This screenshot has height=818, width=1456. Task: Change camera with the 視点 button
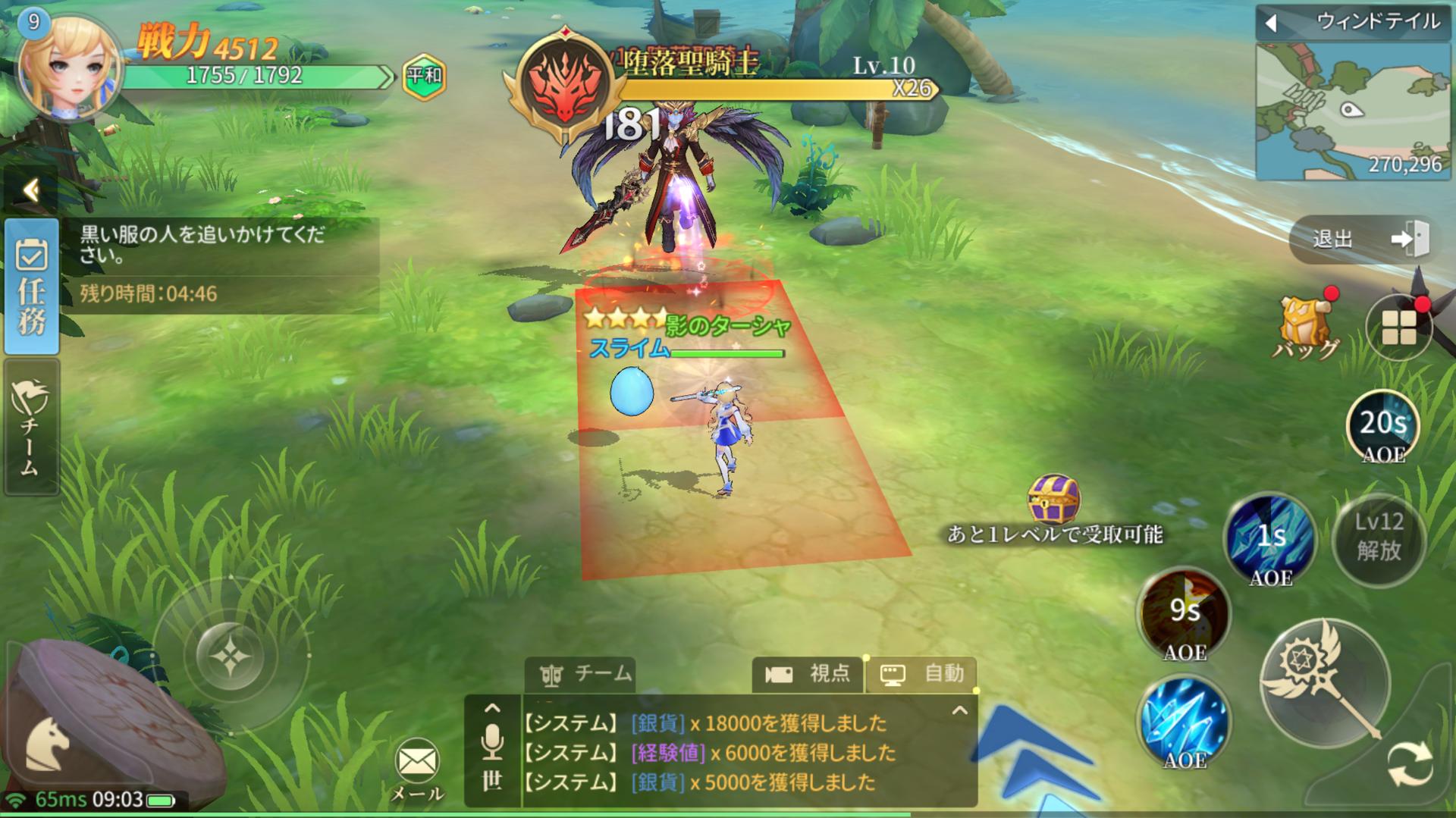808,674
